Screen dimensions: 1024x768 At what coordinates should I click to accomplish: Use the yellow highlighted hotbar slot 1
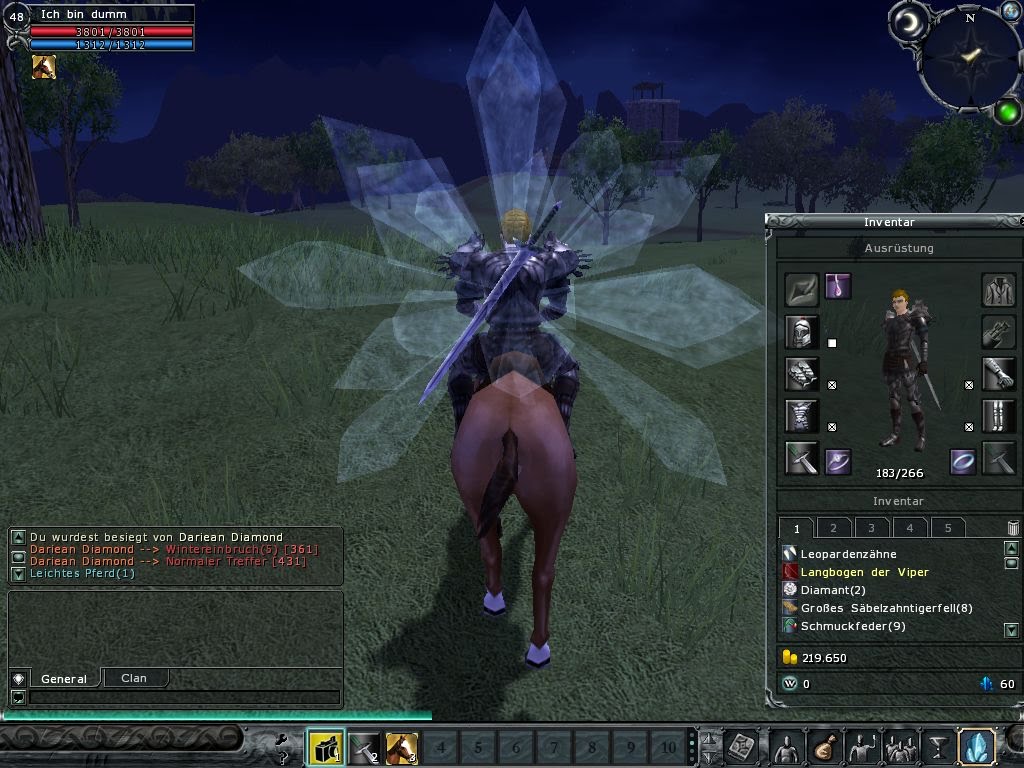click(326, 747)
